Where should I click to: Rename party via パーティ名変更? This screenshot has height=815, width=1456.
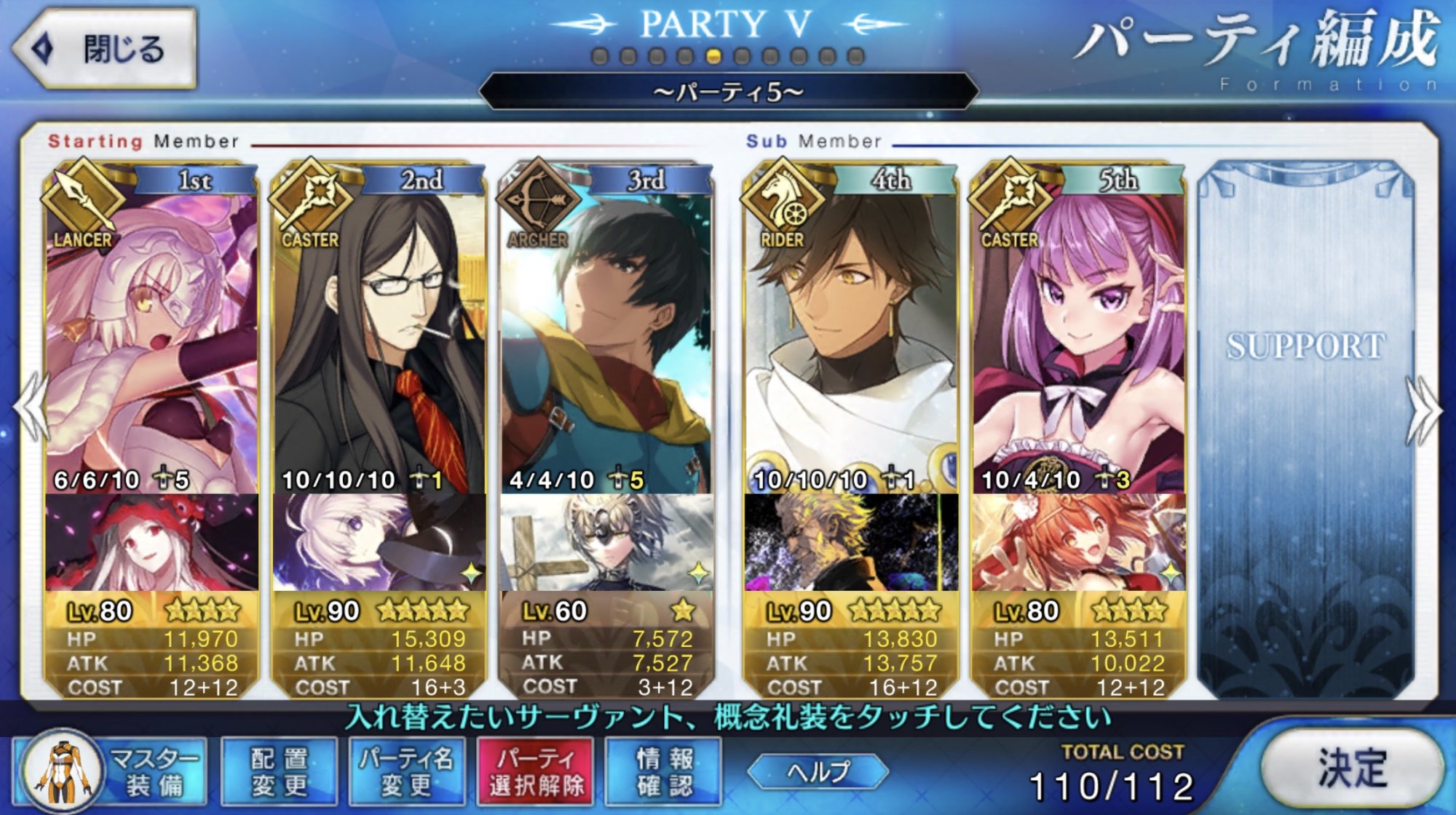coord(406,771)
